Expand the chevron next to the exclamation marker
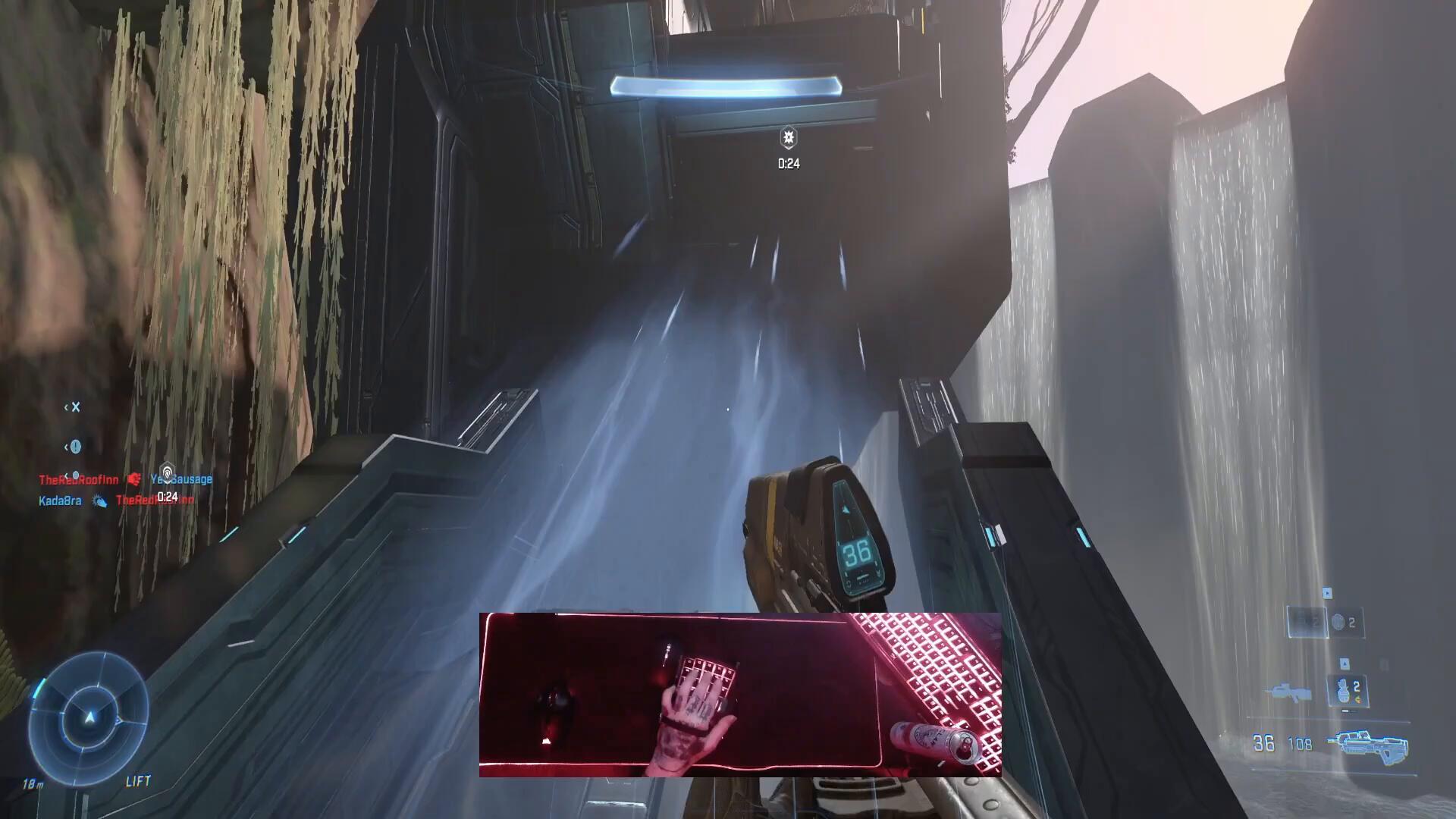The height and width of the screenshot is (819, 1456). (x=66, y=447)
